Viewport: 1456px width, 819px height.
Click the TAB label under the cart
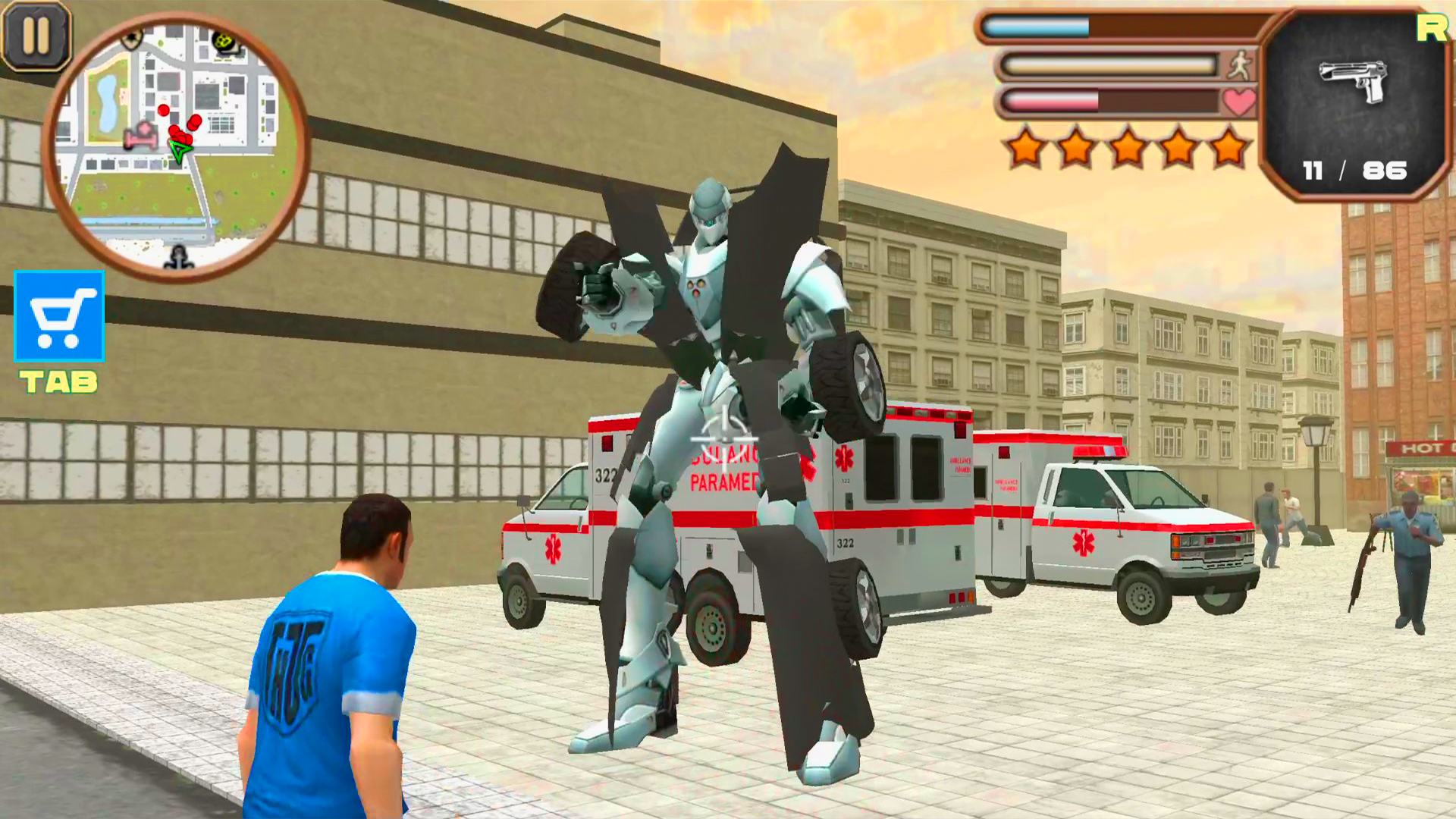click(x=58, y=381)
